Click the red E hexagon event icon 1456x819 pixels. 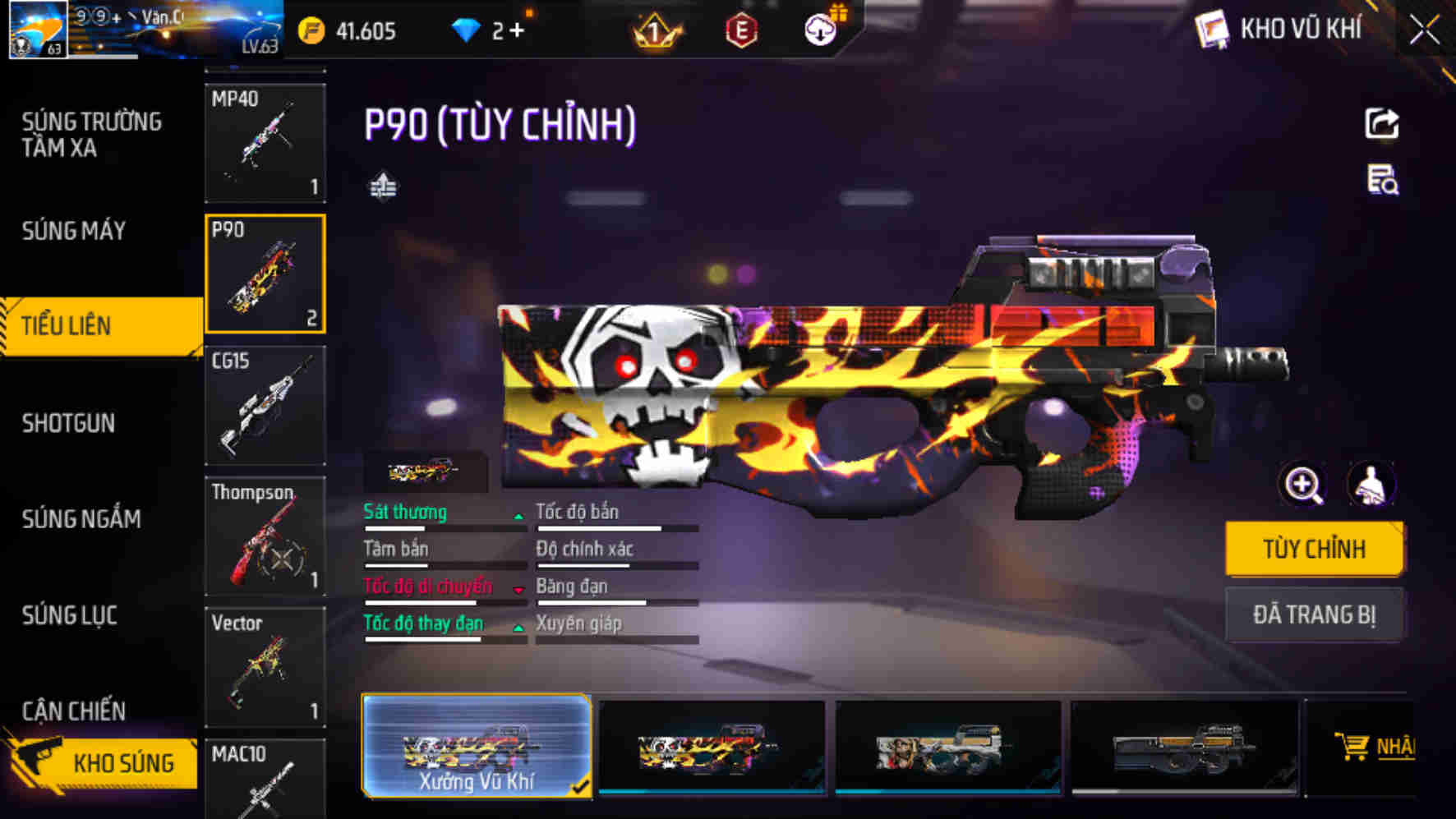(x=742, y=31)
